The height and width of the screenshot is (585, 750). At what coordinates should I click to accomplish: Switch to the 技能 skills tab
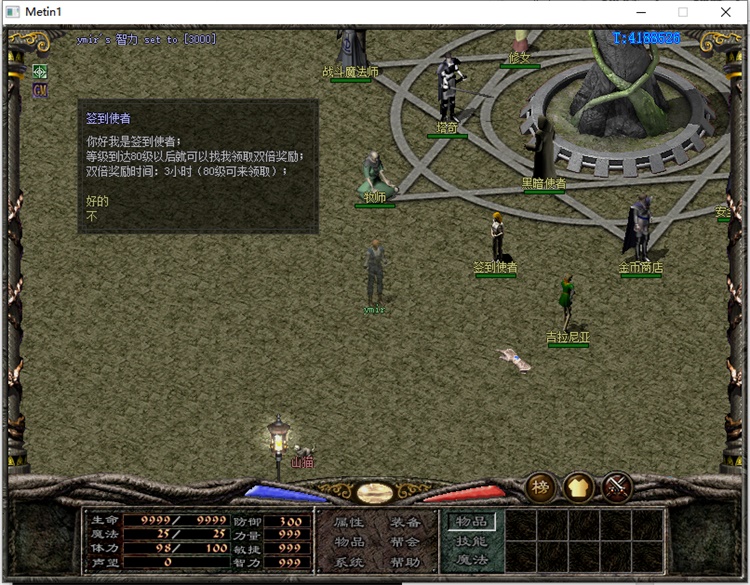pyautogui.click(x=472, y=541)
